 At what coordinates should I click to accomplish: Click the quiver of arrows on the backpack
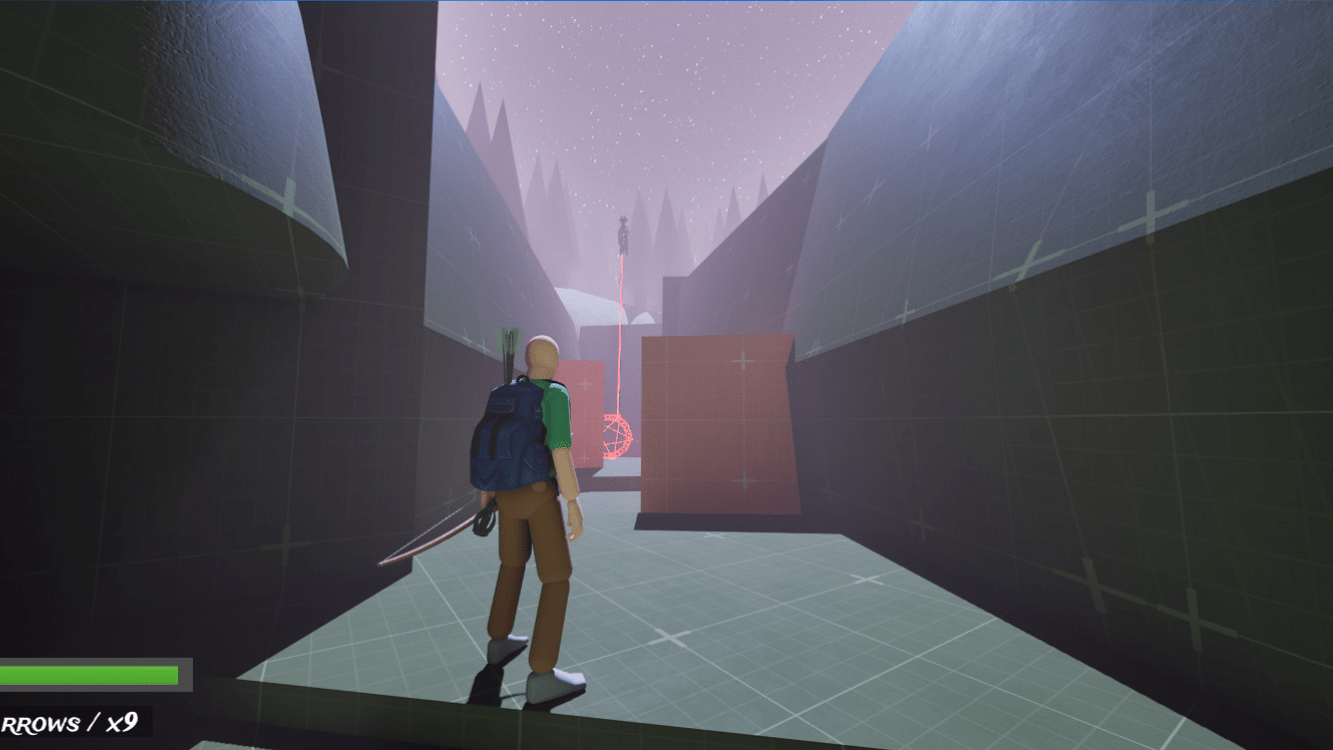pyautogui.click(x=510, y=345)
